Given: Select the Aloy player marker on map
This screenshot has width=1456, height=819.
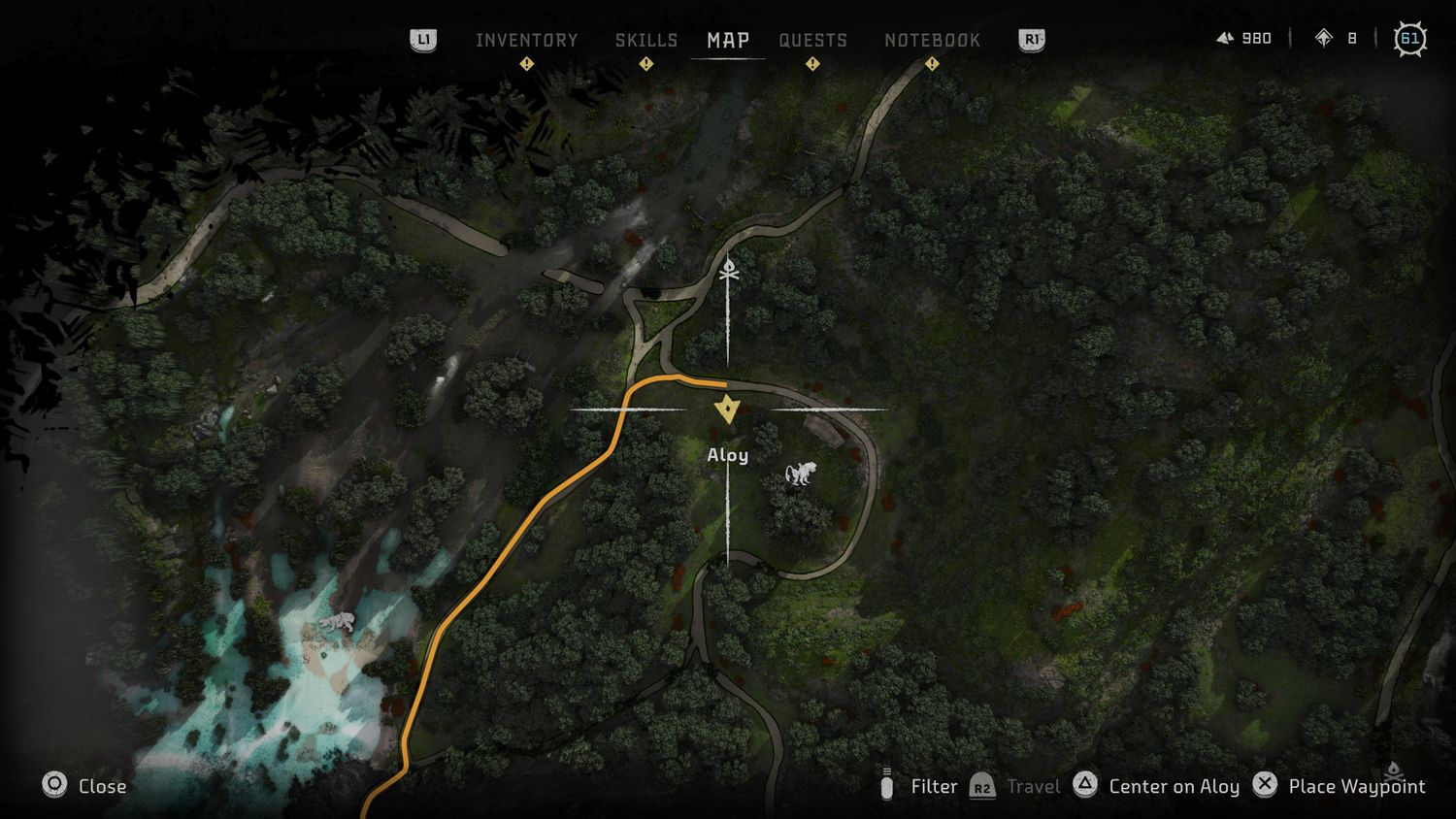Looking at the screenshot, I should pyautogui.click(x=727, y=409).
